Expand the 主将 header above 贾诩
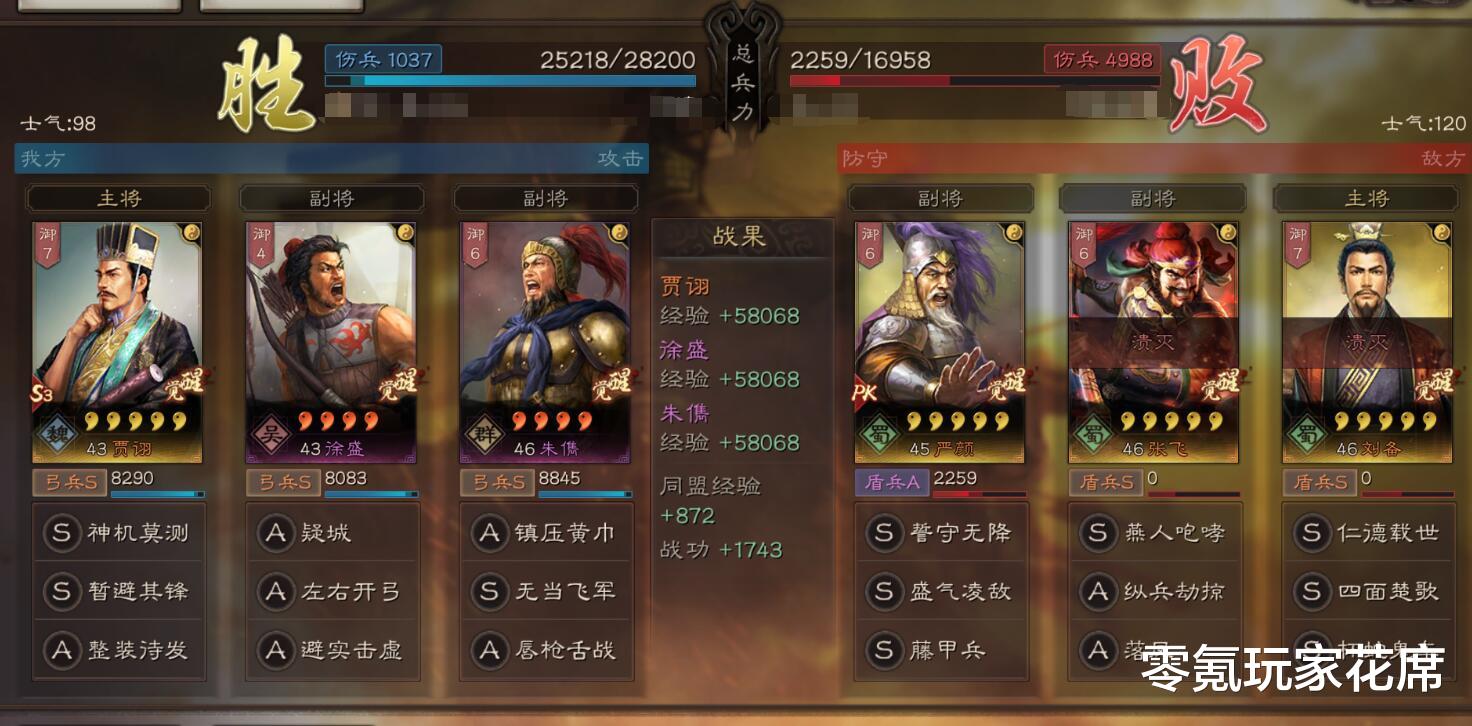Screen dimensions: 1472x726 pos(118,197)
